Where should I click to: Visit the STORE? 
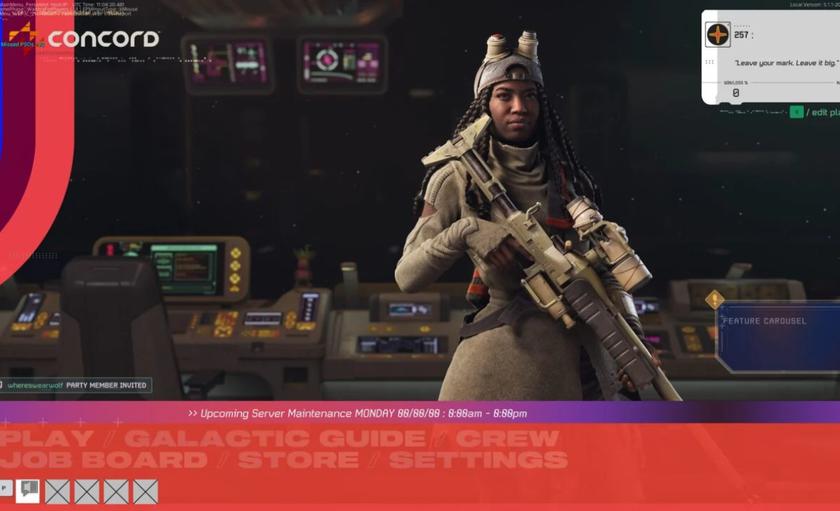pyautogui.click(x=298, y=461)
